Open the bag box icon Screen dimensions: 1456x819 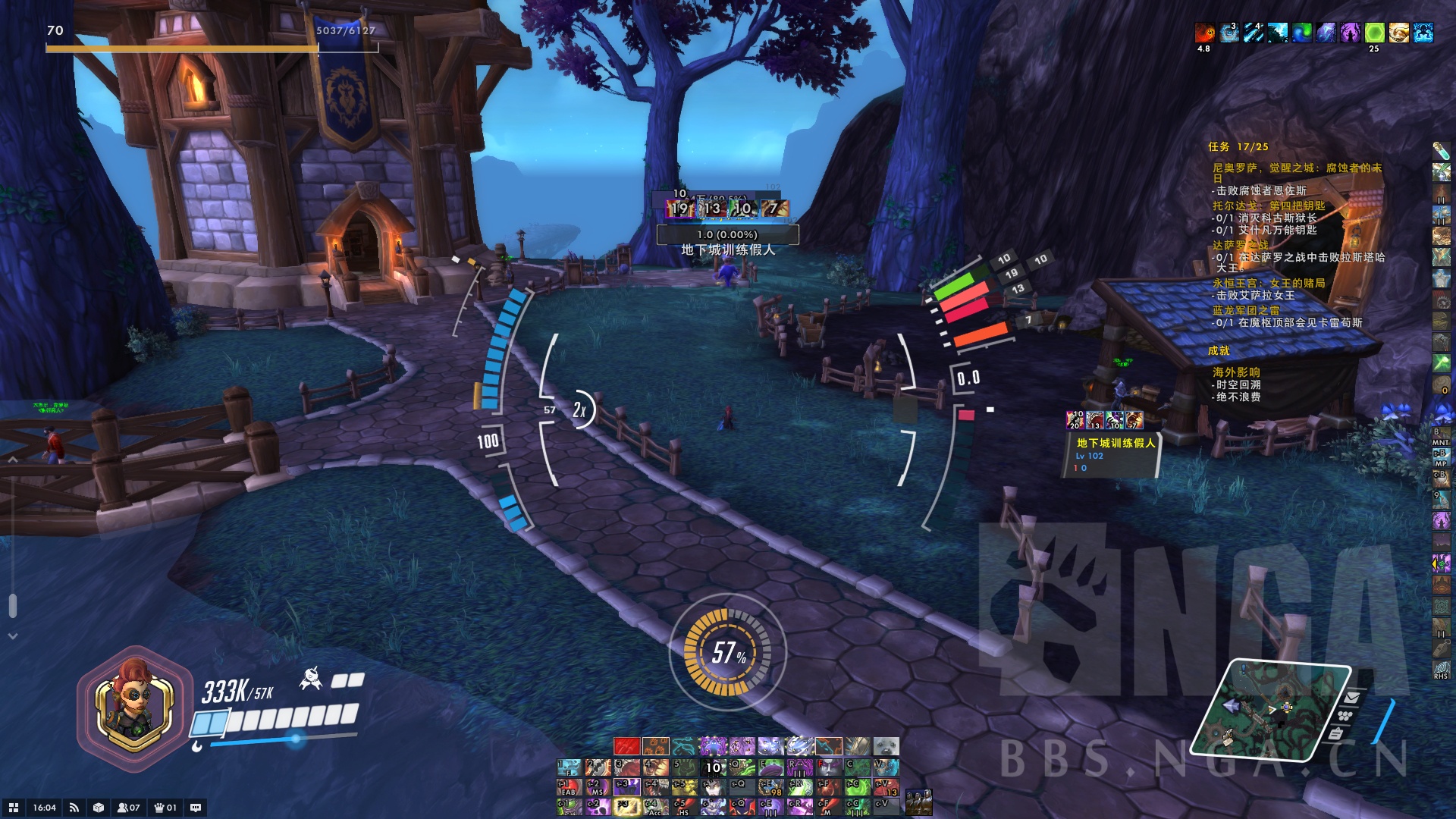click(99, 808)
